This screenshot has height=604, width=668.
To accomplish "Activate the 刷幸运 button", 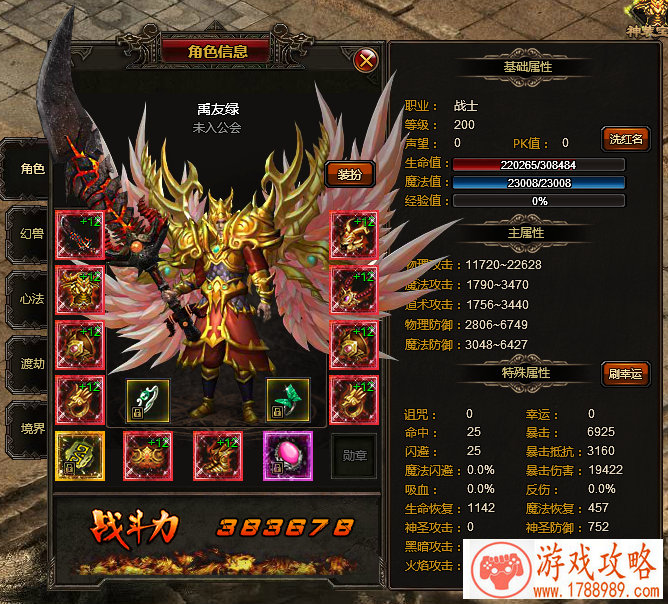I will pyautogui.click(x=625, y=374).
